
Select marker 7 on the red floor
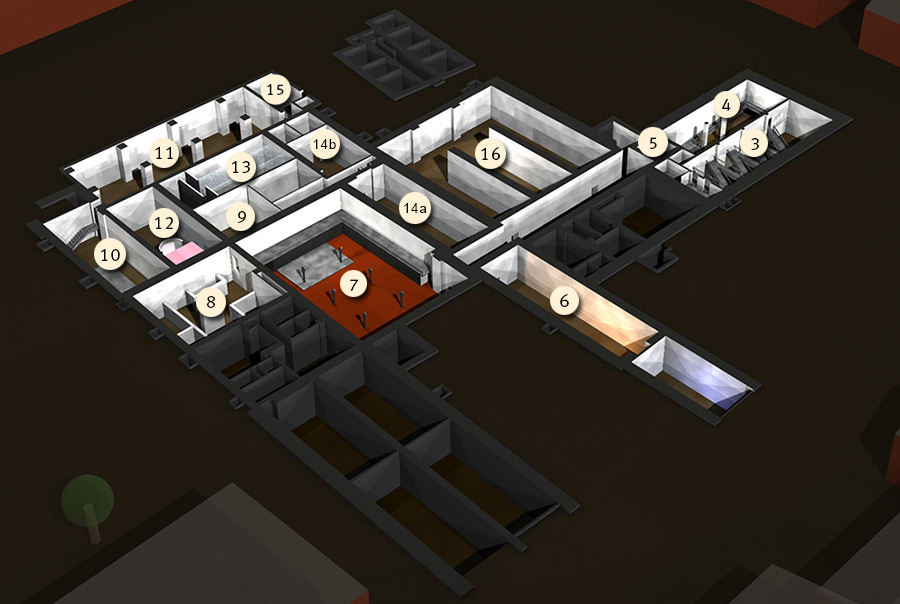[x=351, y=285]
